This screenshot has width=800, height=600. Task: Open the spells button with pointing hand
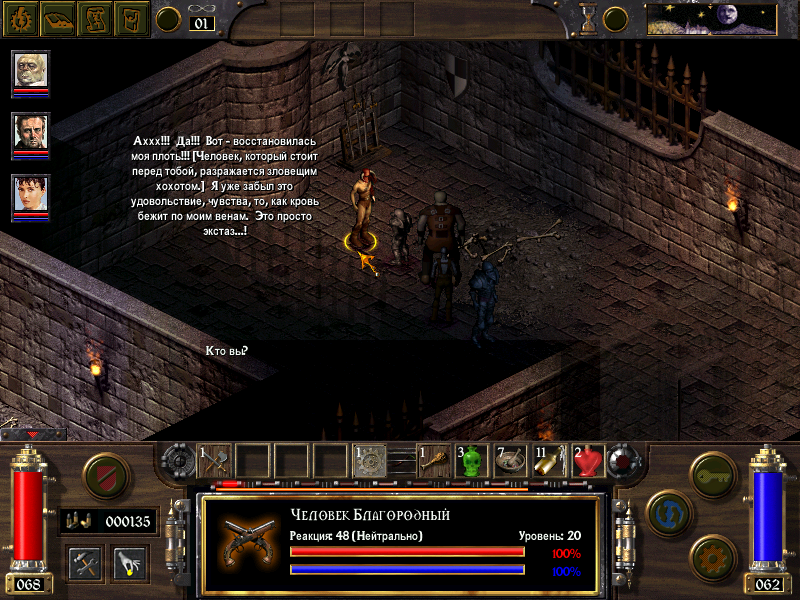click(x=129, y=563)
